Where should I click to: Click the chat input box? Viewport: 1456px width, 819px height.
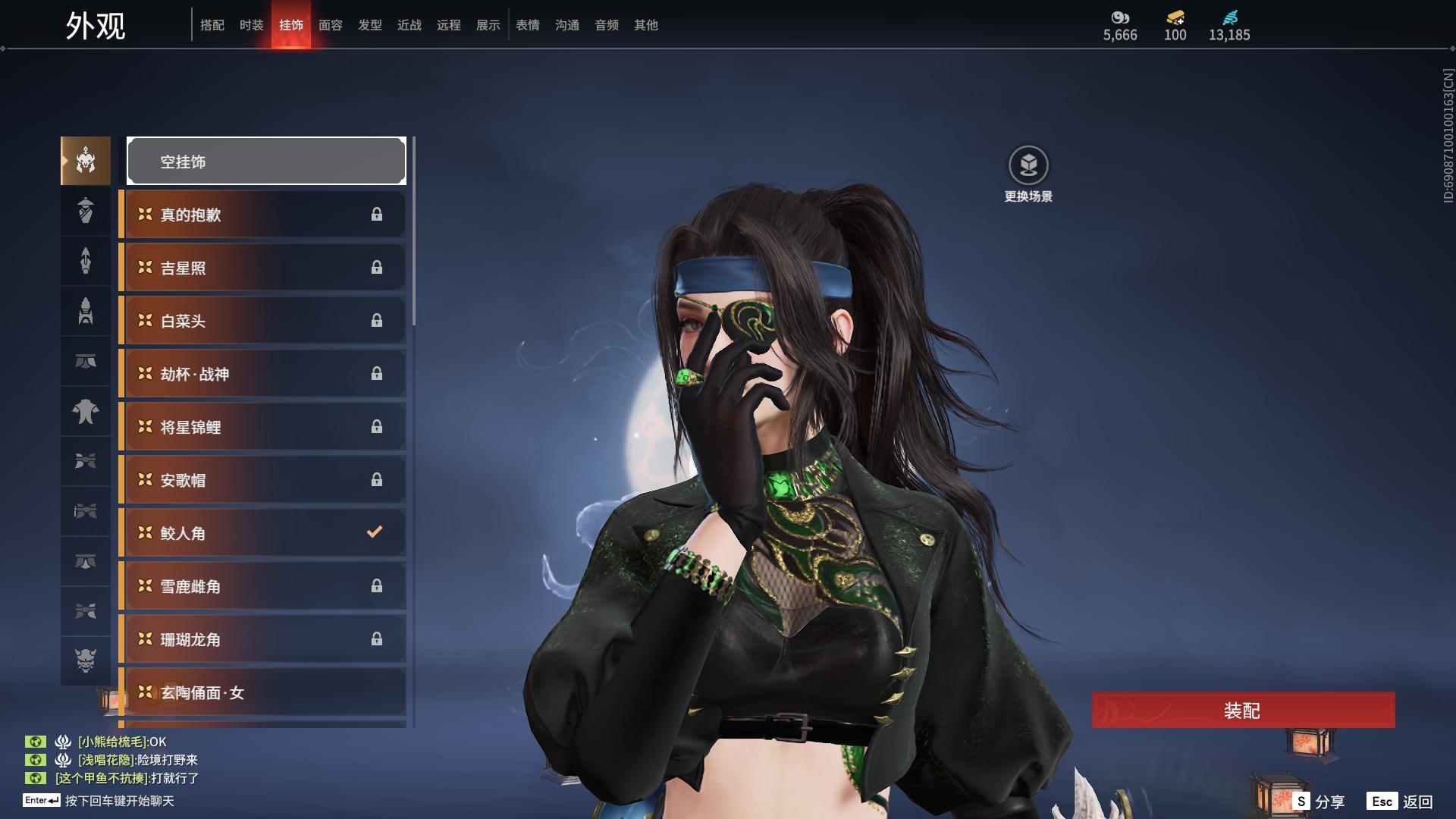(x=119, y=801)
